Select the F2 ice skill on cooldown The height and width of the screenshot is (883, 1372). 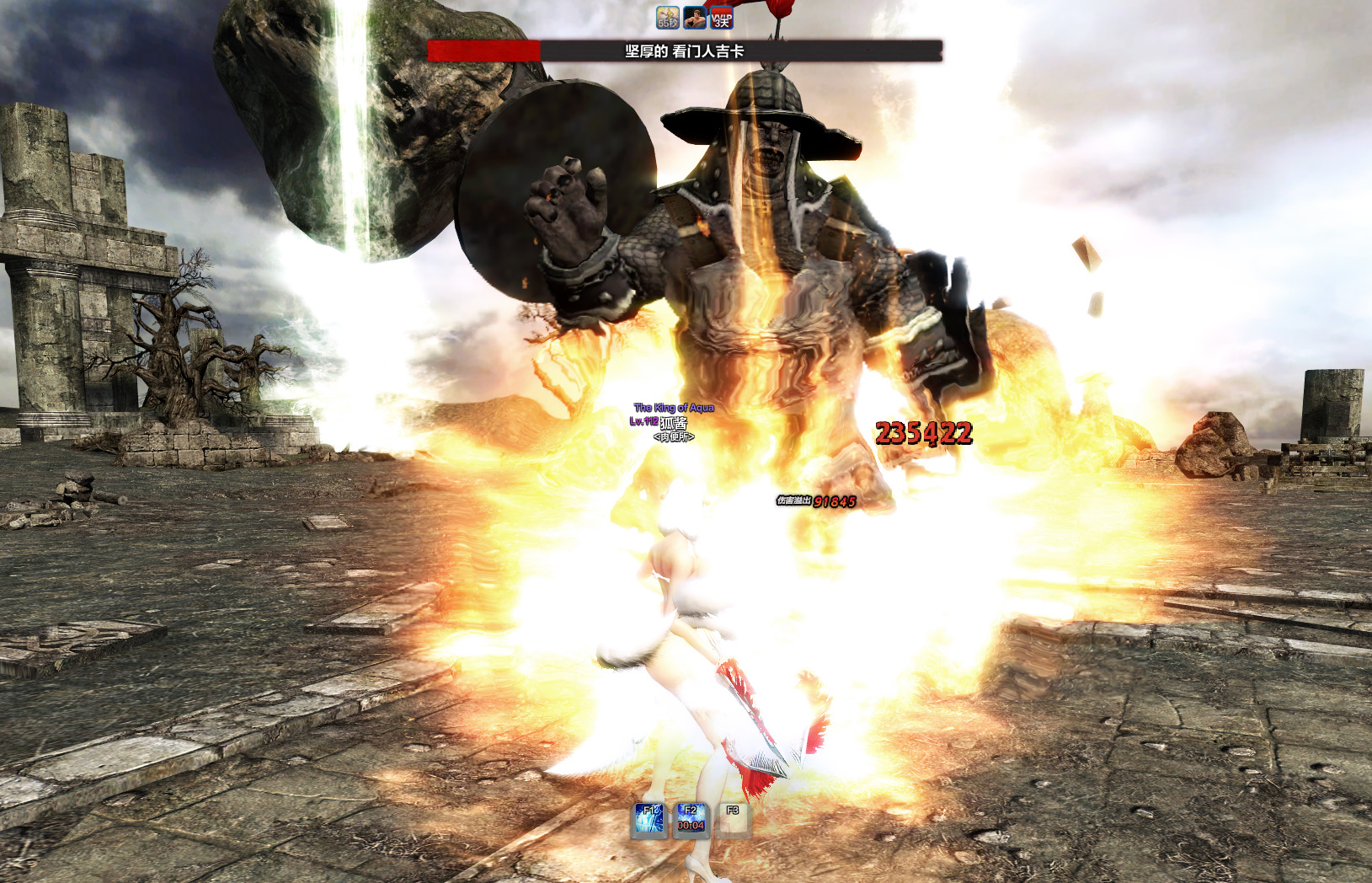click(x=691, y=820)
